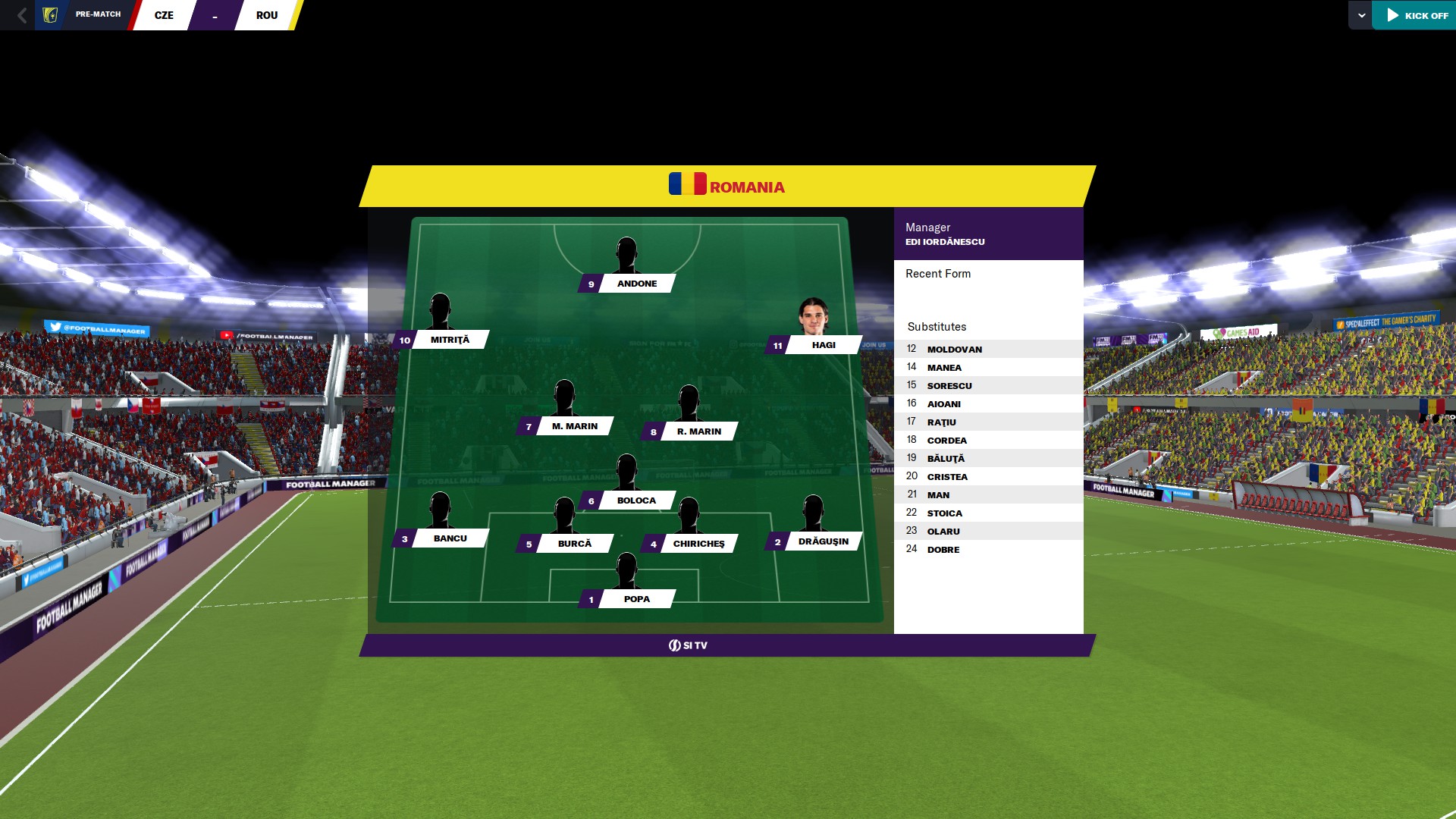This screenshot has width=1456, height=819.
Task: Choose Chiricheș in central defence
Action: click(x=698, y=544)
